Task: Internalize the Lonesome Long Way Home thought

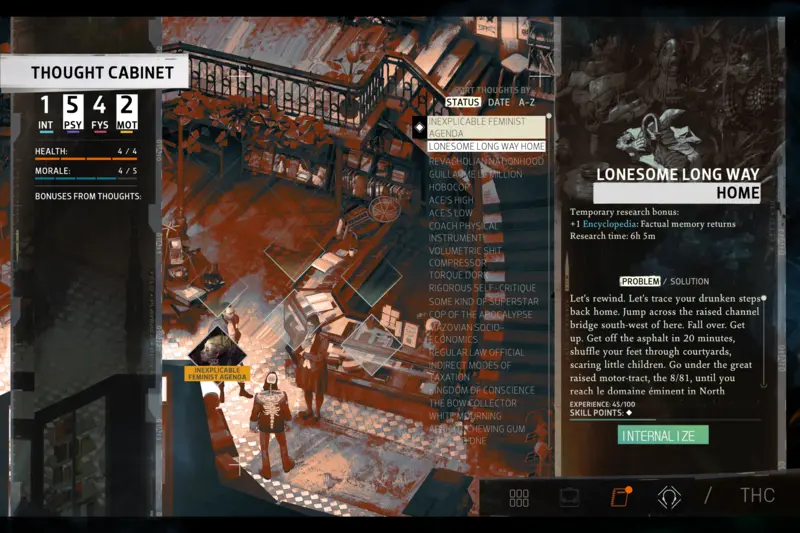Action: point(663,435)
